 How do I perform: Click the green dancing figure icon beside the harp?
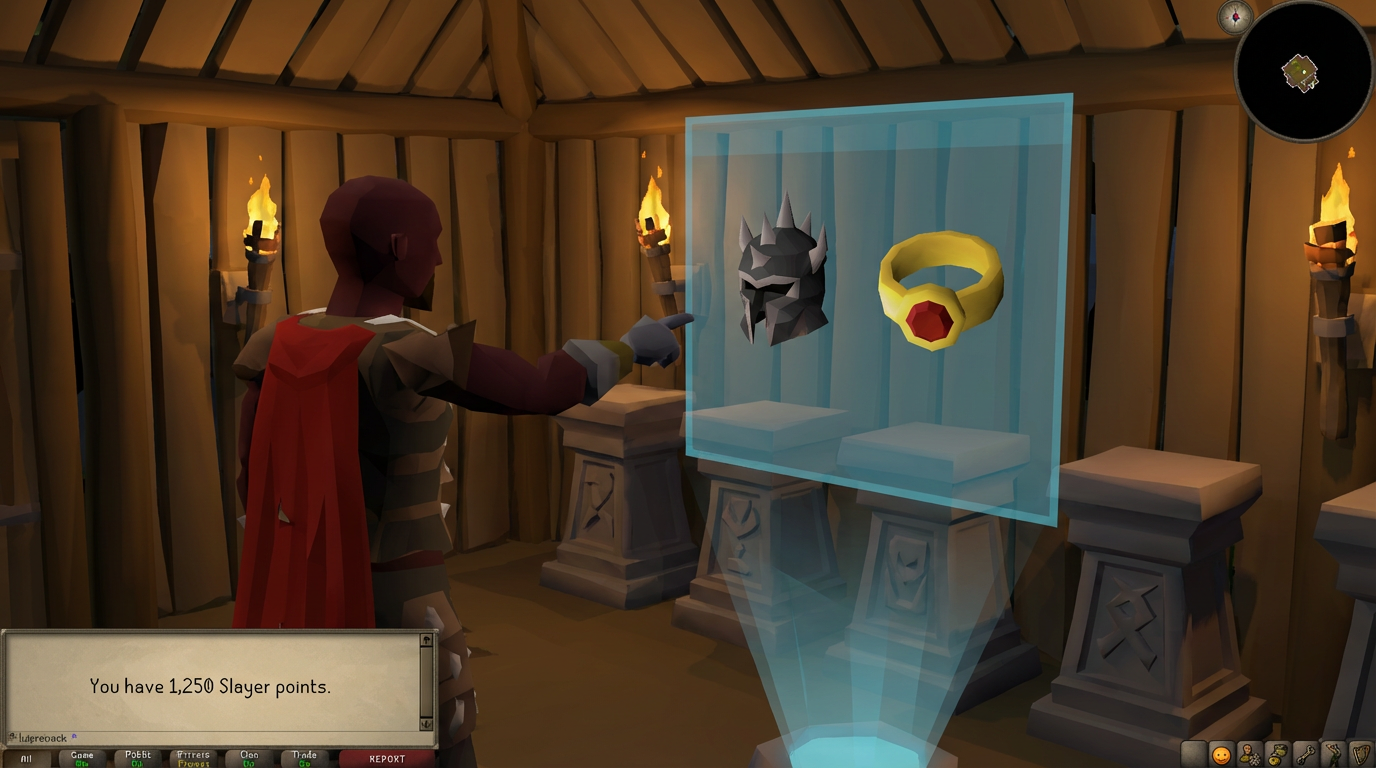[1333, 755]
